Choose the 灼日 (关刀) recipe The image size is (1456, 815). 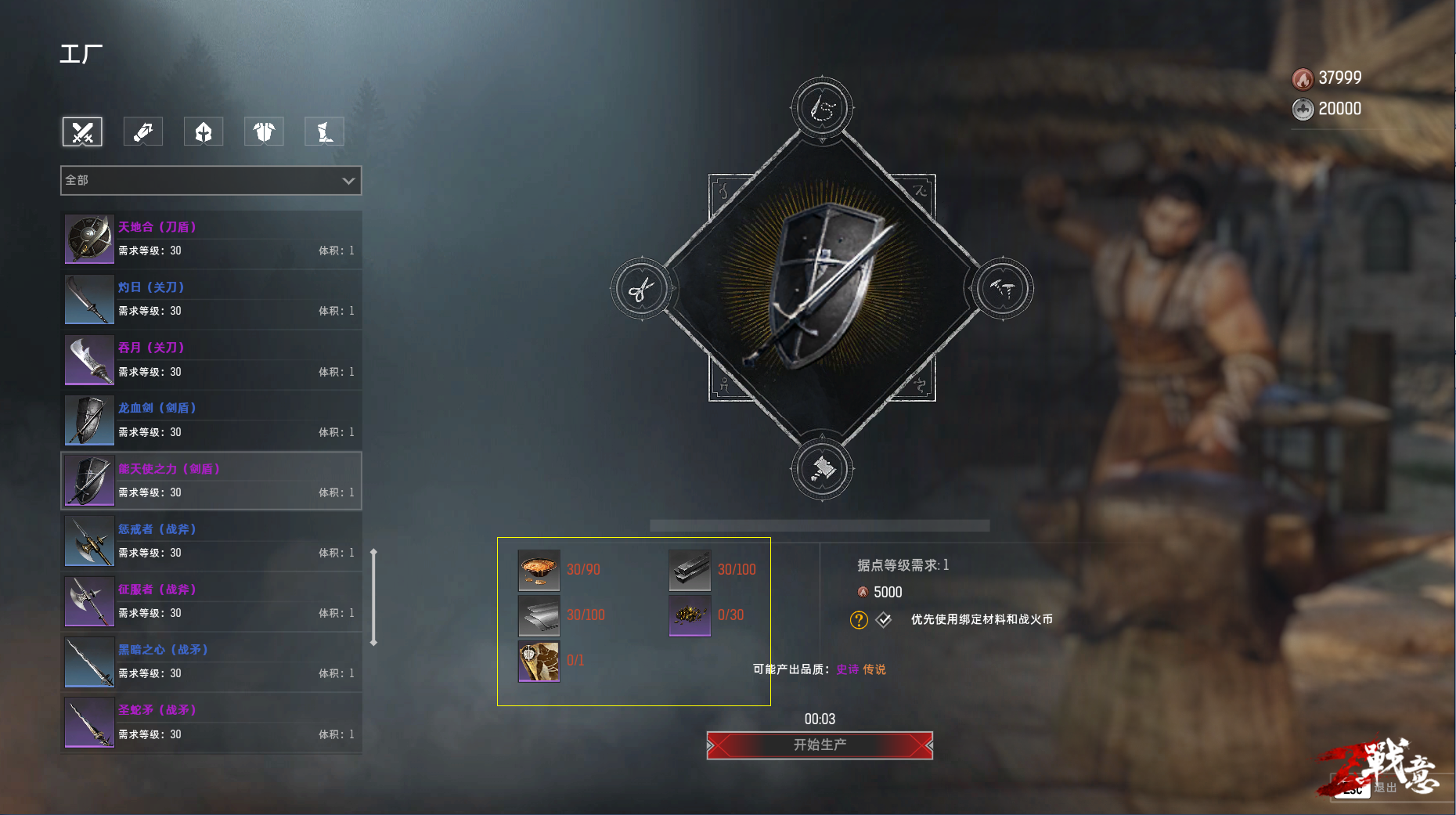tap(211, 299)
